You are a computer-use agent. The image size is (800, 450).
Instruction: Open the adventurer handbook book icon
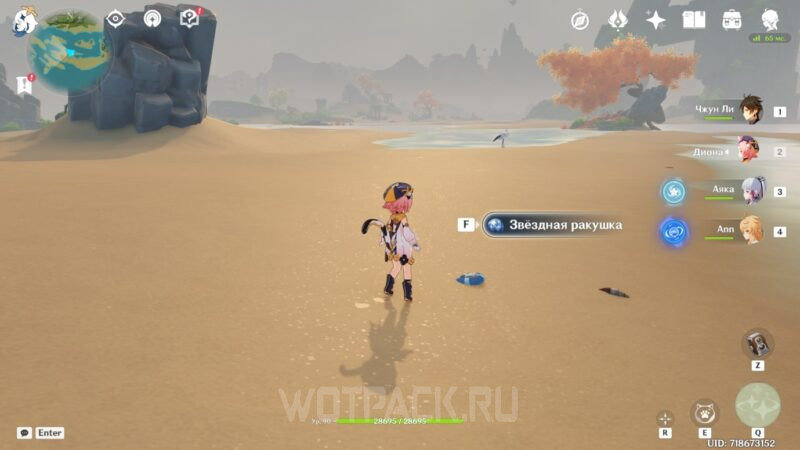(694, 20)
